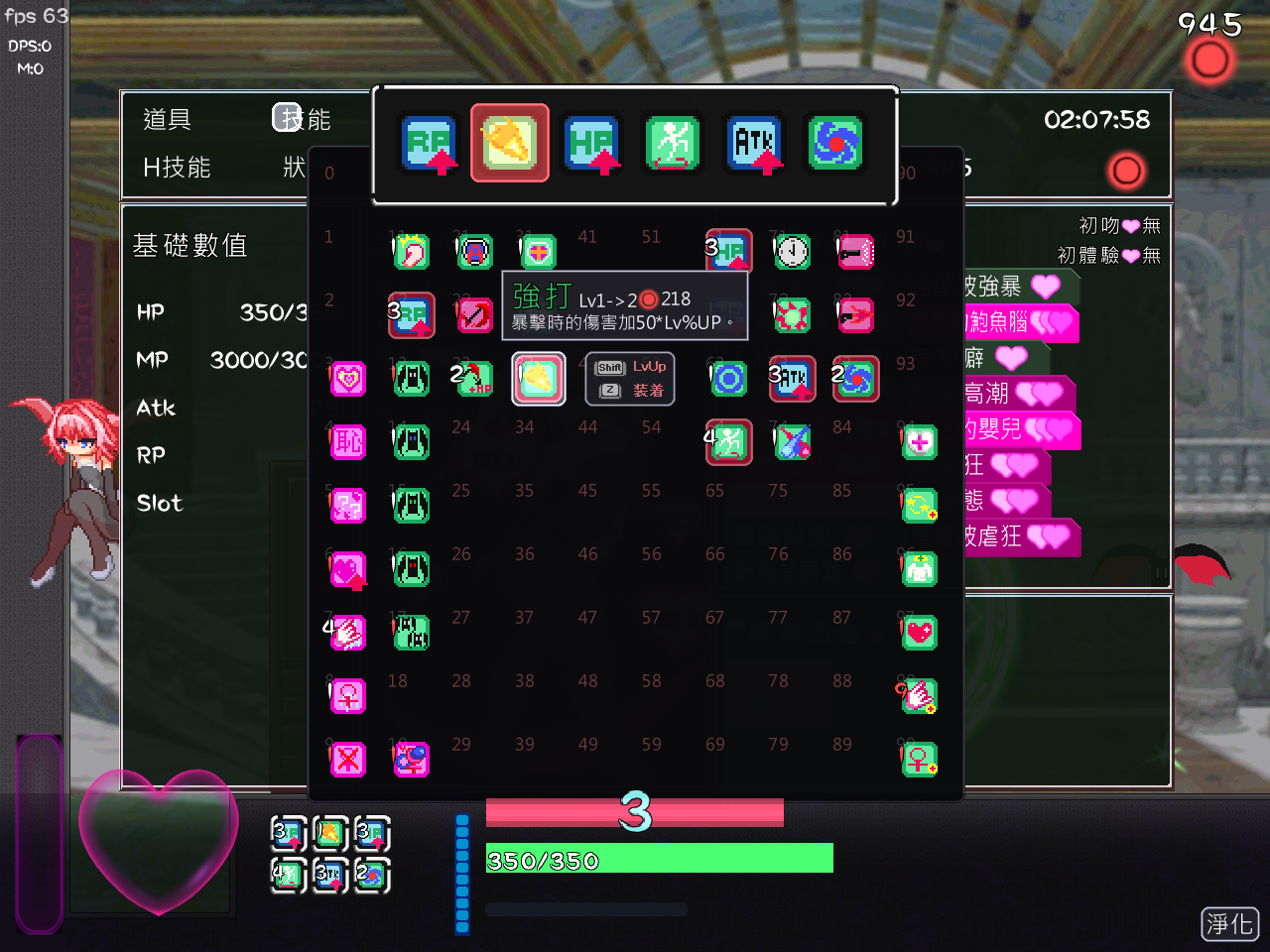
Task: Select the crossed-out blue sword skill icon
Action: pos(792,442)
